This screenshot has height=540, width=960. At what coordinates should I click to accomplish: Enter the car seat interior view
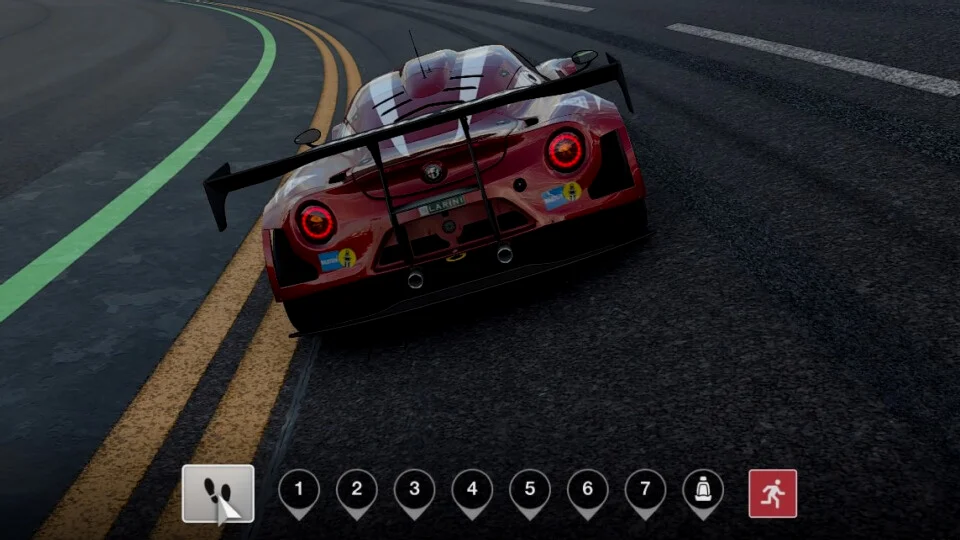click(x=703, y=490)
